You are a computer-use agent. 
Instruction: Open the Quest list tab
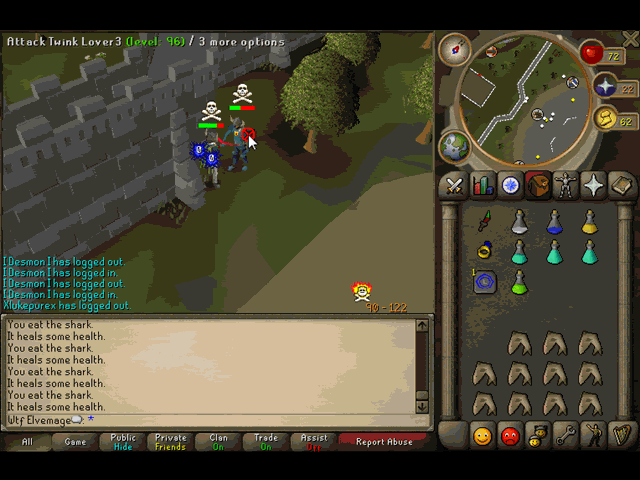[511, 186]
